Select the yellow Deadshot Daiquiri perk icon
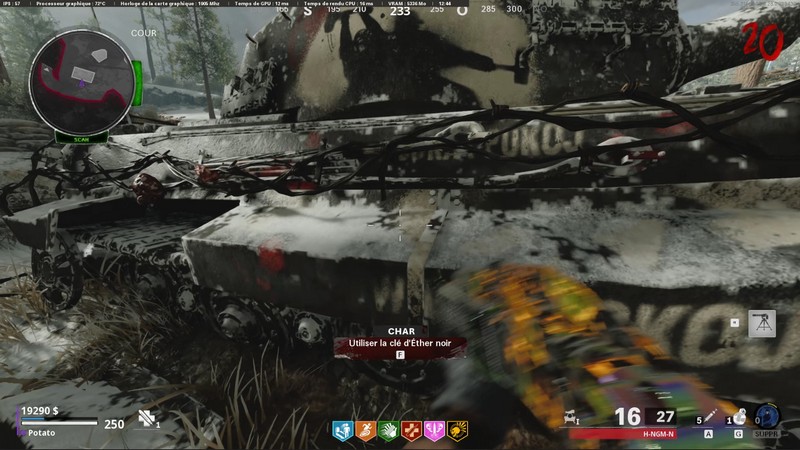Viewport: 800px width, 450px height. 457,431
